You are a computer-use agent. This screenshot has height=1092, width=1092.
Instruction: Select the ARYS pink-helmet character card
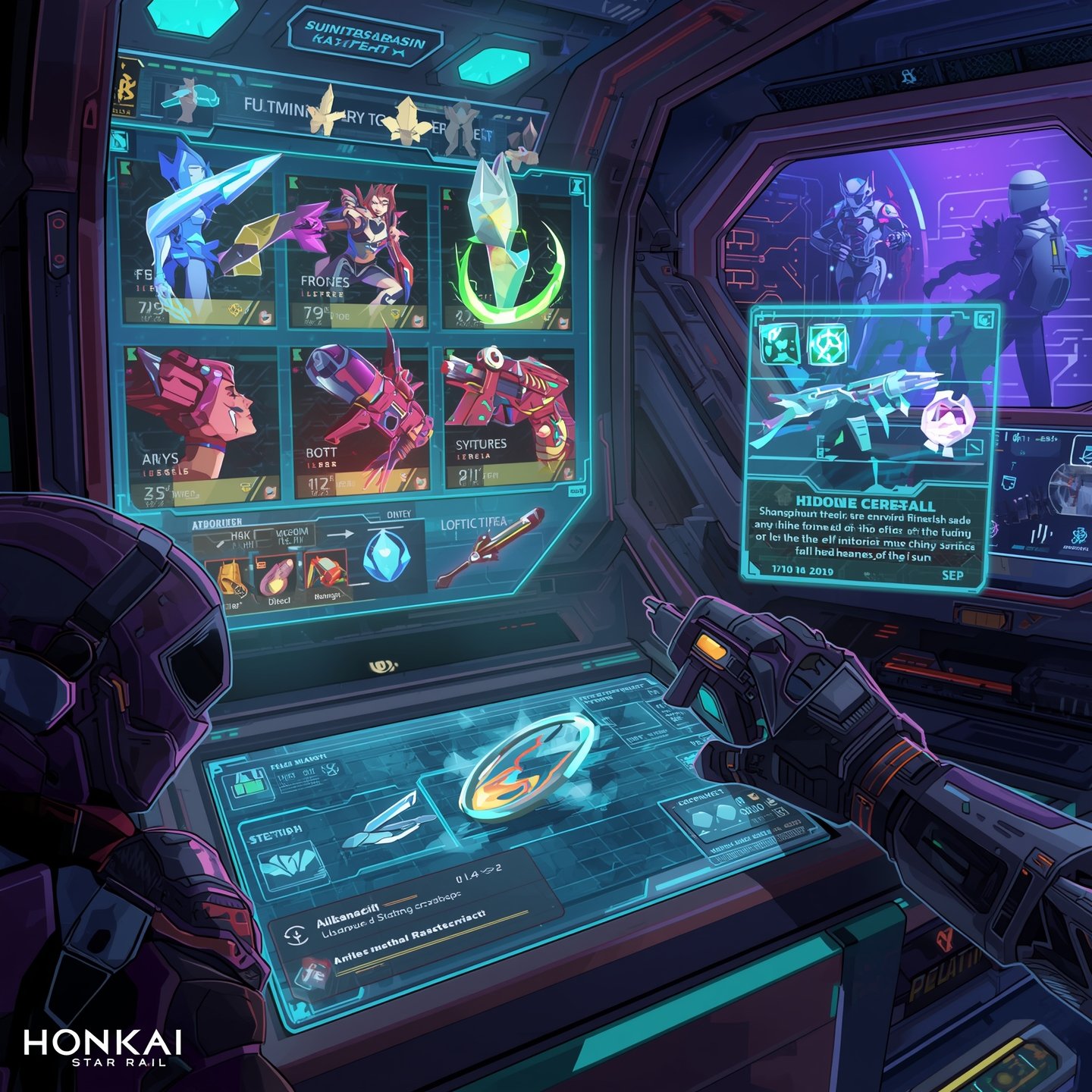click(201, 425)
